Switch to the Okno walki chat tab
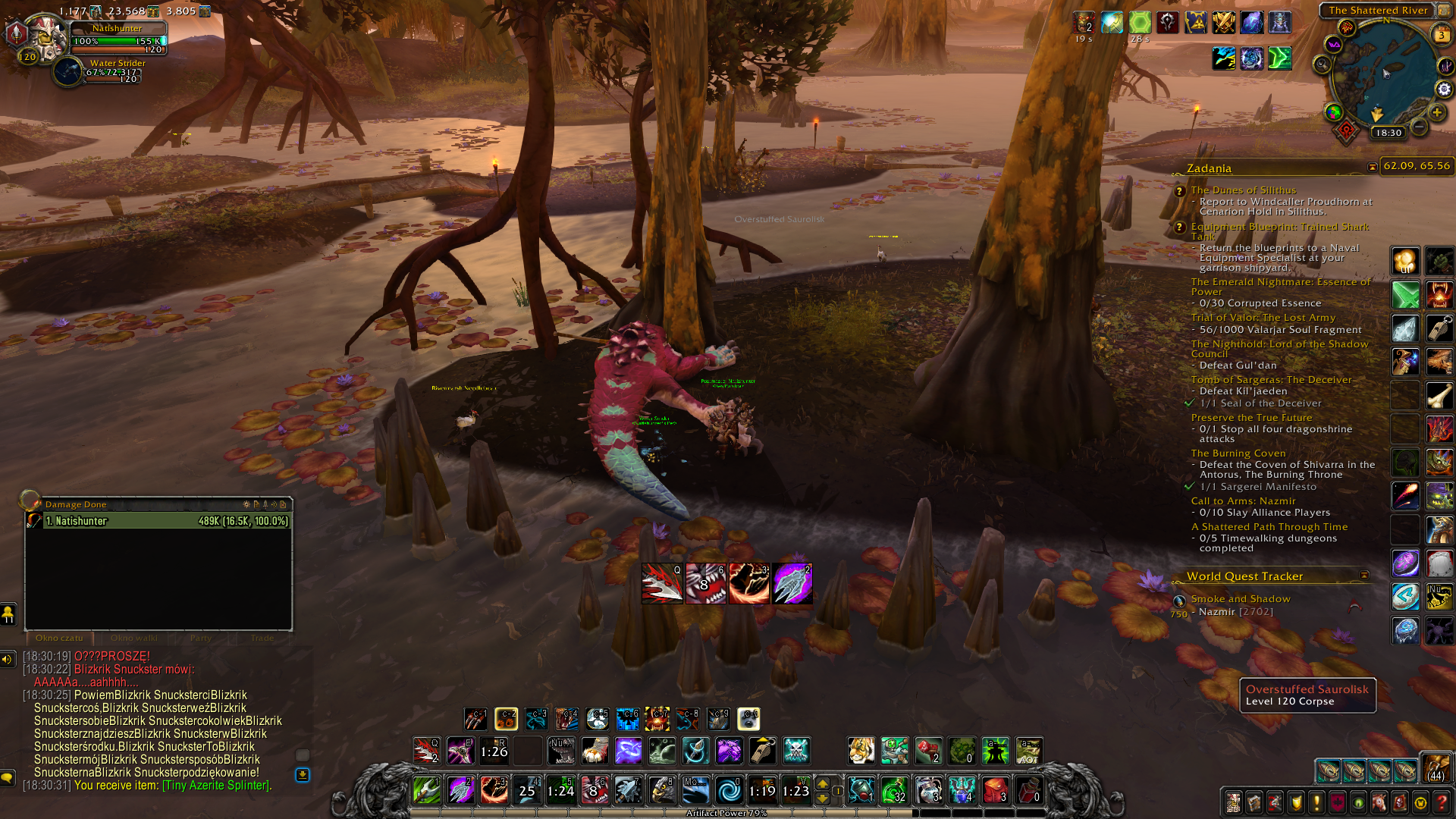Image resolution: width=1456 pixels, height=819 pixels. pos(134,638)
